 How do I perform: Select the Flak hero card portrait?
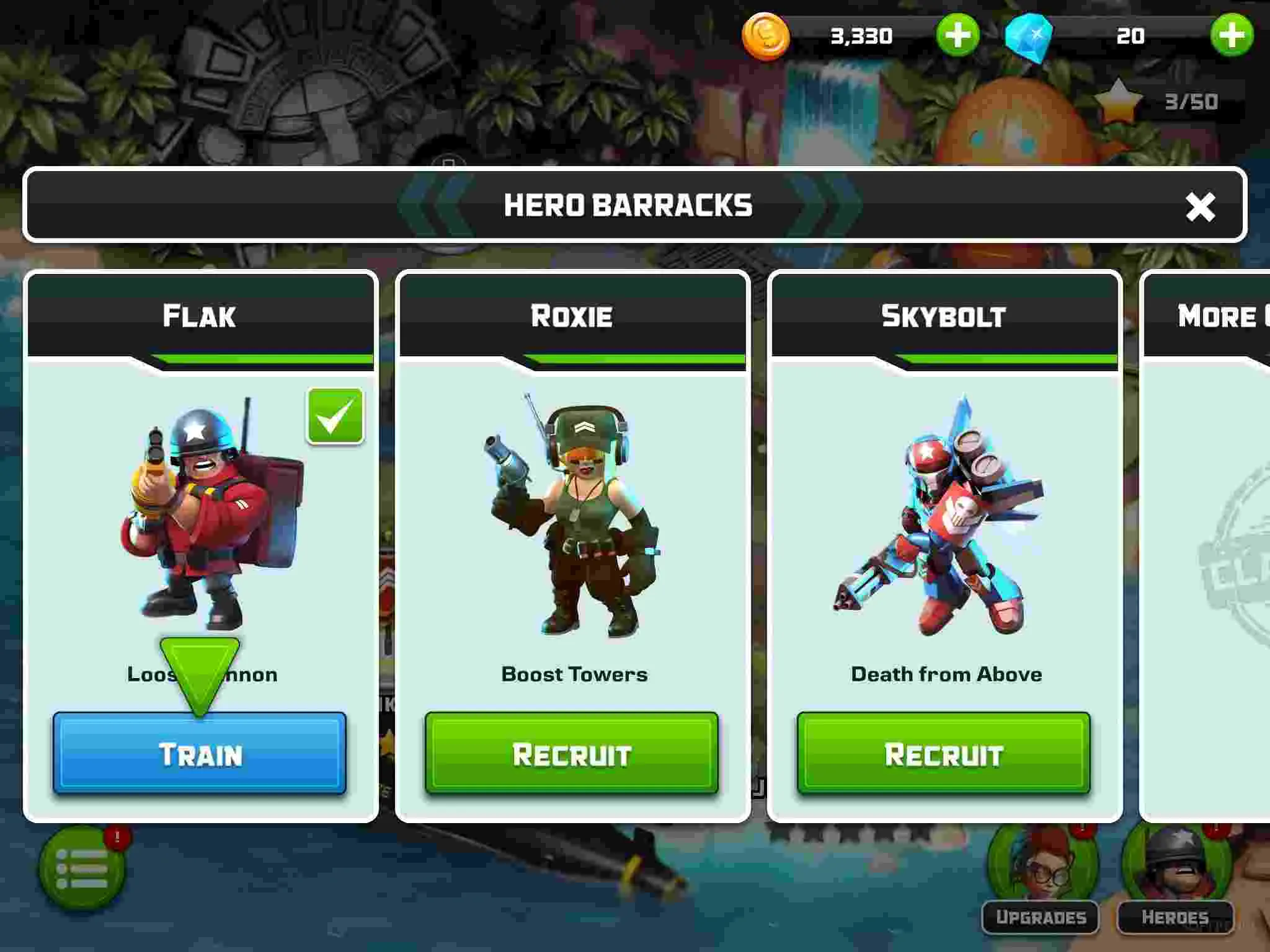205,514
